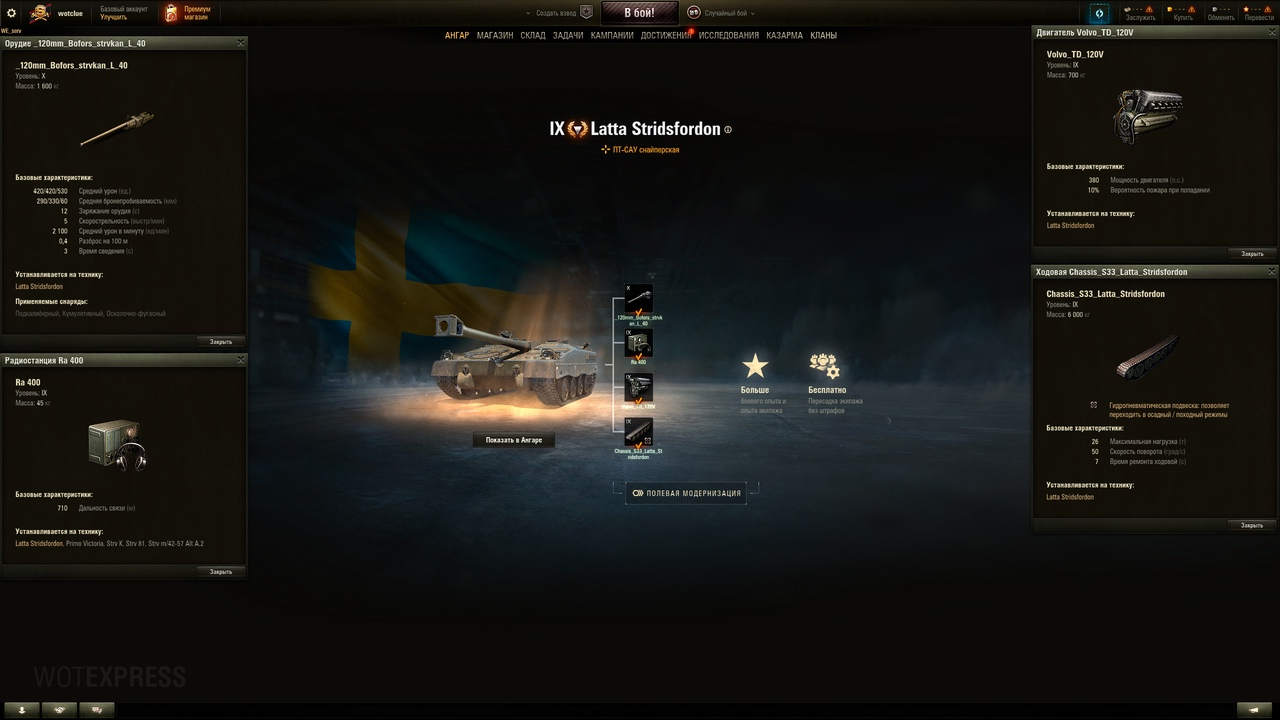Image resolution: width=1280 pixels, height=720 pixels.
Task: Expand the Случайный бой battle type selector
Action: pyautogui.click(x=727, y=13)
